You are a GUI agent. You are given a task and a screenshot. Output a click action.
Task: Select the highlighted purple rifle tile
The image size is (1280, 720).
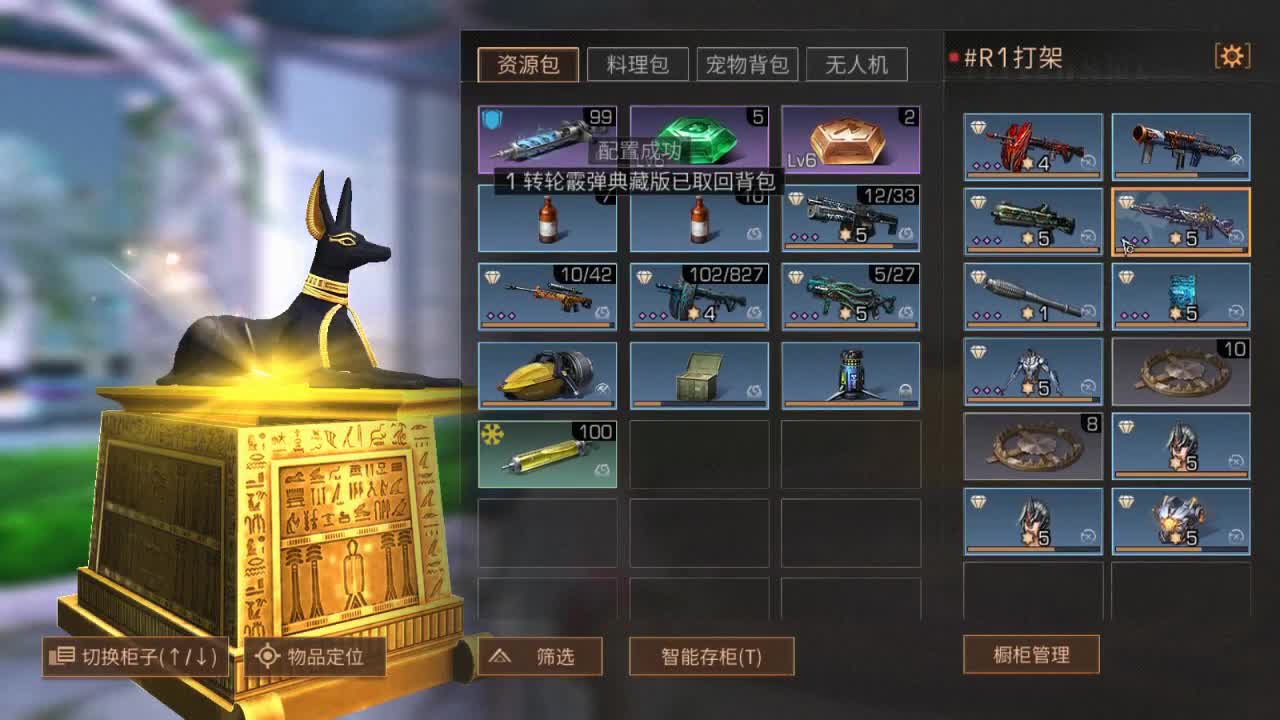click(1180, 222)
